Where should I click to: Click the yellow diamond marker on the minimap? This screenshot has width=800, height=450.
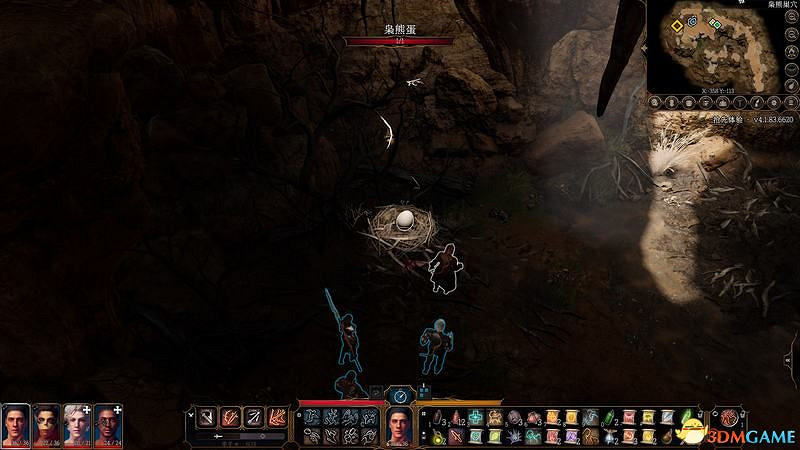pyautogui.click(x=677, y=24)
